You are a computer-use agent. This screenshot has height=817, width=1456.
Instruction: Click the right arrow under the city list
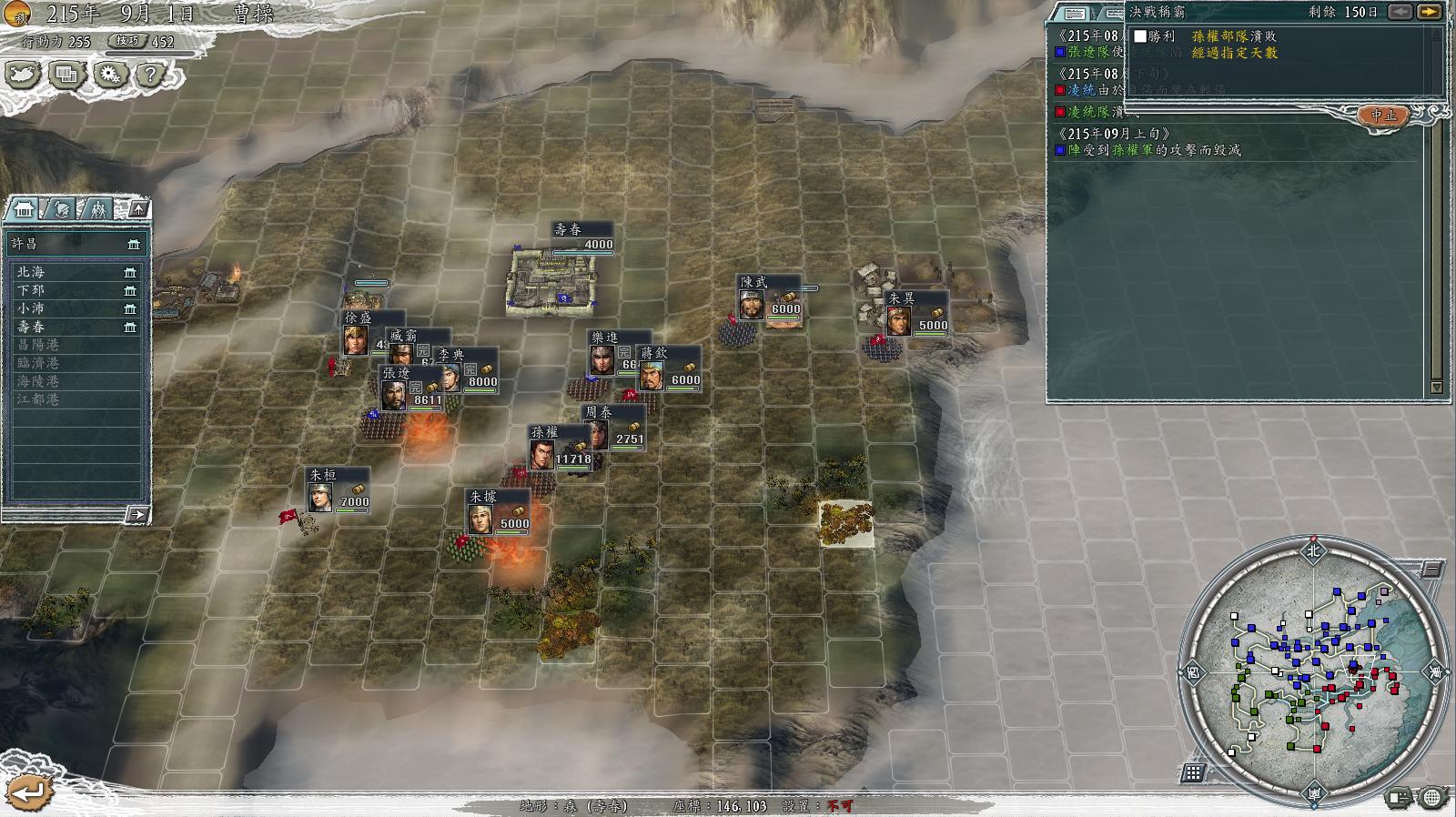point(136,515)
